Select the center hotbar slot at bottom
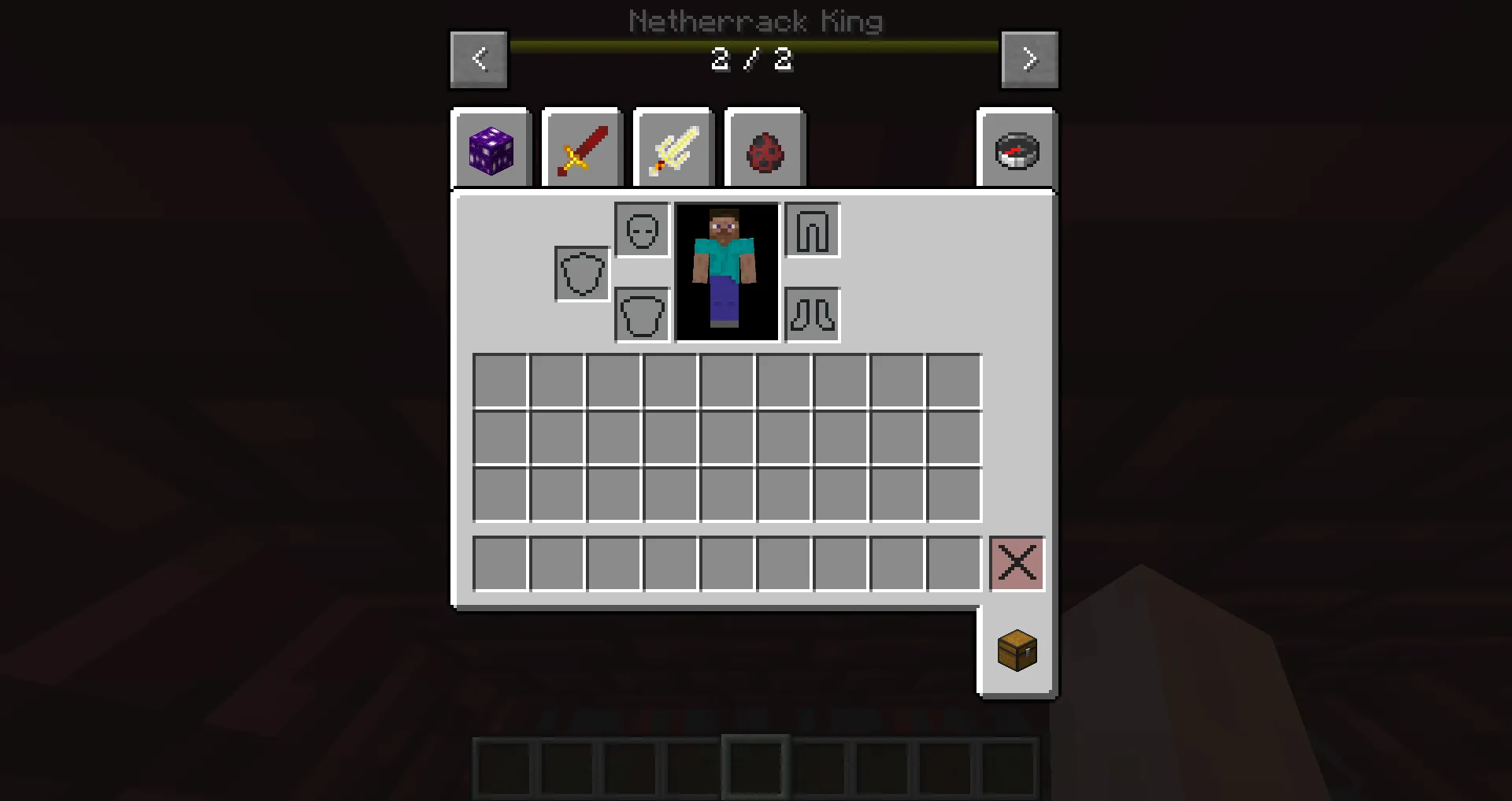This screenshot has width=1512, height=801. click(755, 766)
